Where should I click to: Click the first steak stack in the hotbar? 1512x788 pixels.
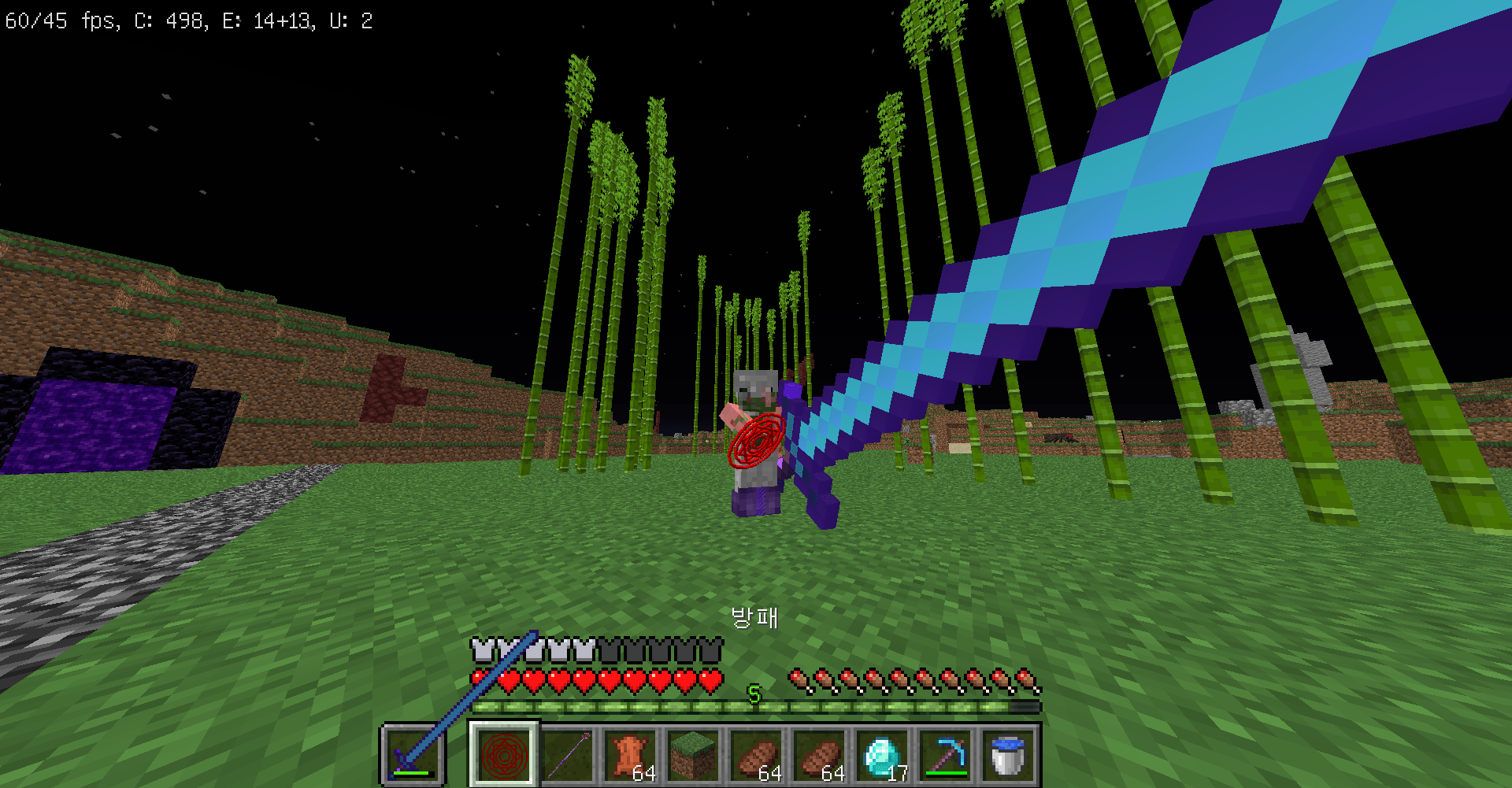756,756
